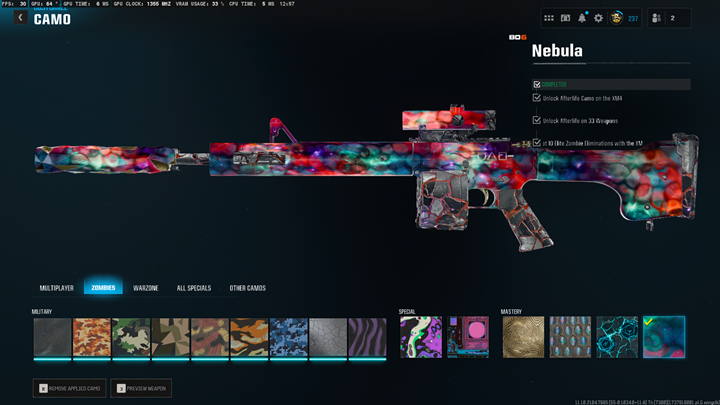Open the Warzone camo tab
Screen dimensions: 720x405
pyautogui.click(x=146, y=288)
